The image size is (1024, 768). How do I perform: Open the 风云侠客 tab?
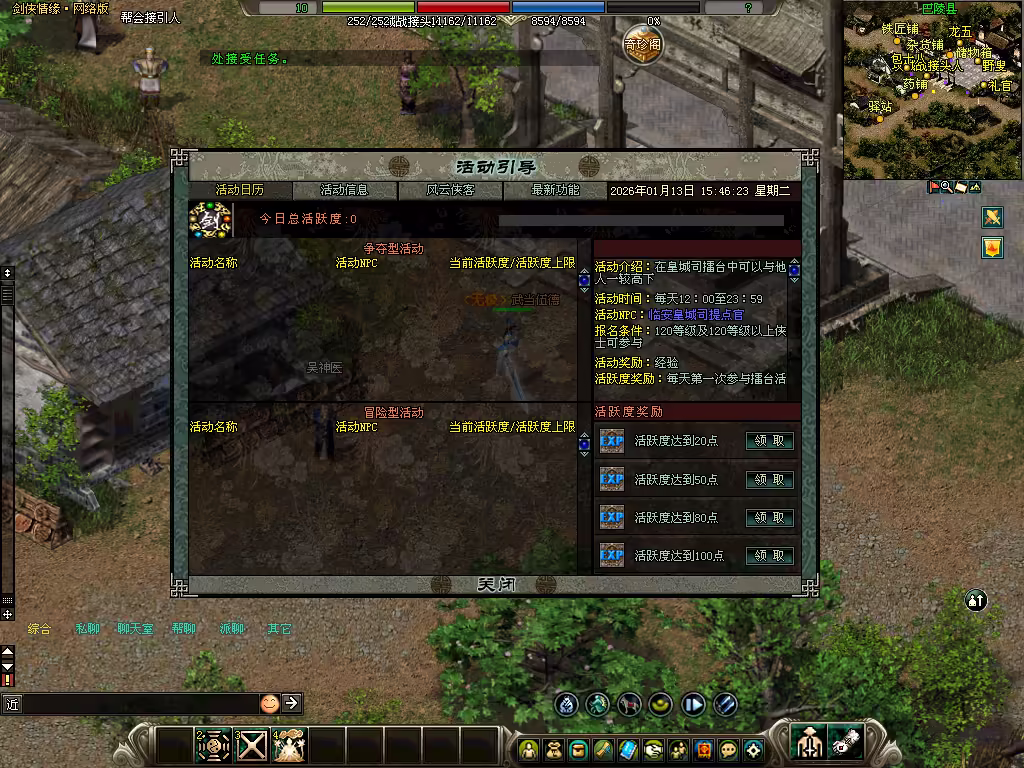point(450,190)
